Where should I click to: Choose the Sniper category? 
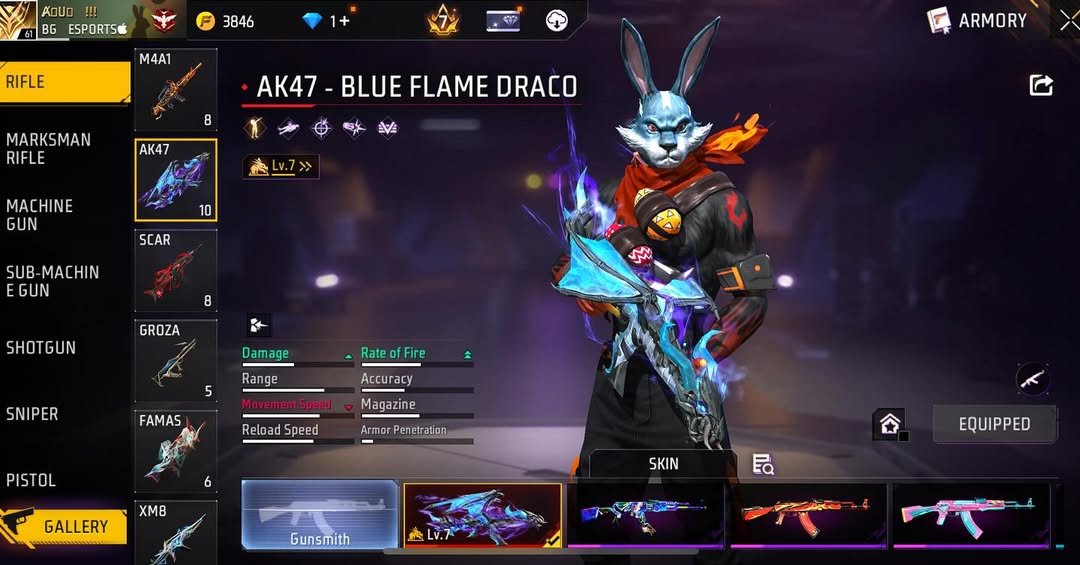pos(32,414)
